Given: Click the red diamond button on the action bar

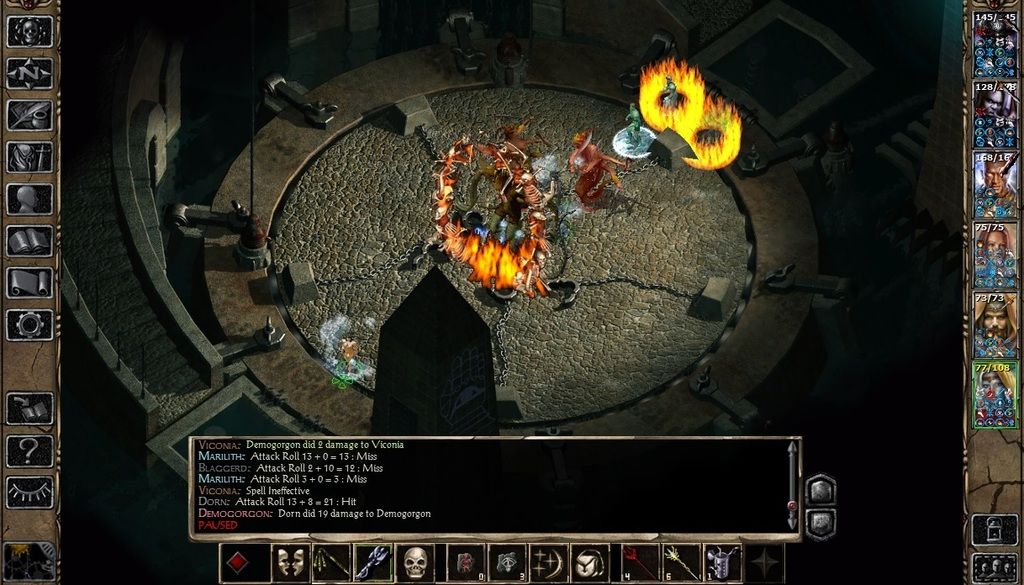Looking at the screenshot, I should (x=238, y=563).
